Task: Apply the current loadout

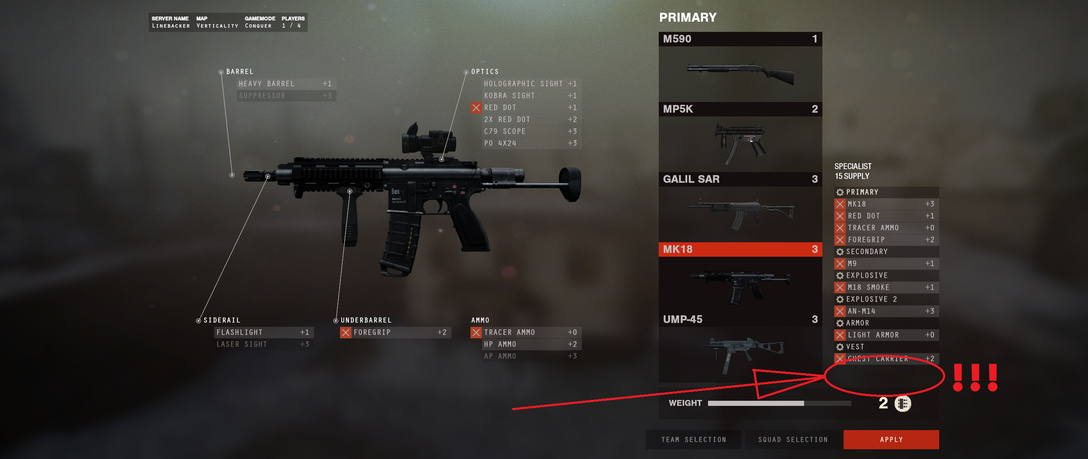Action: [x=891, y=439]
